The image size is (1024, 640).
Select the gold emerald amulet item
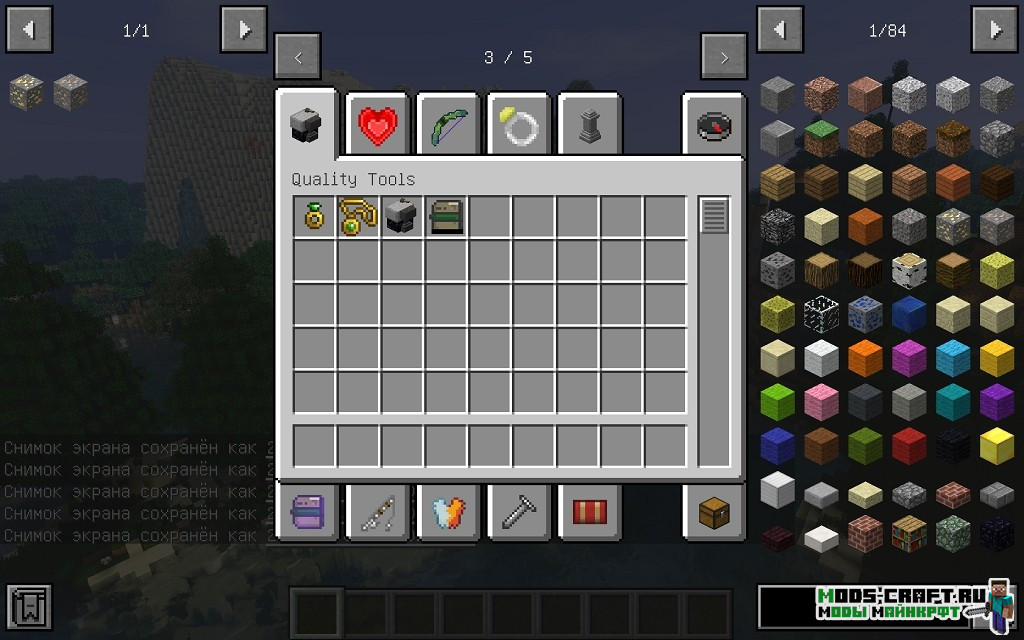(x=357, y=217)
